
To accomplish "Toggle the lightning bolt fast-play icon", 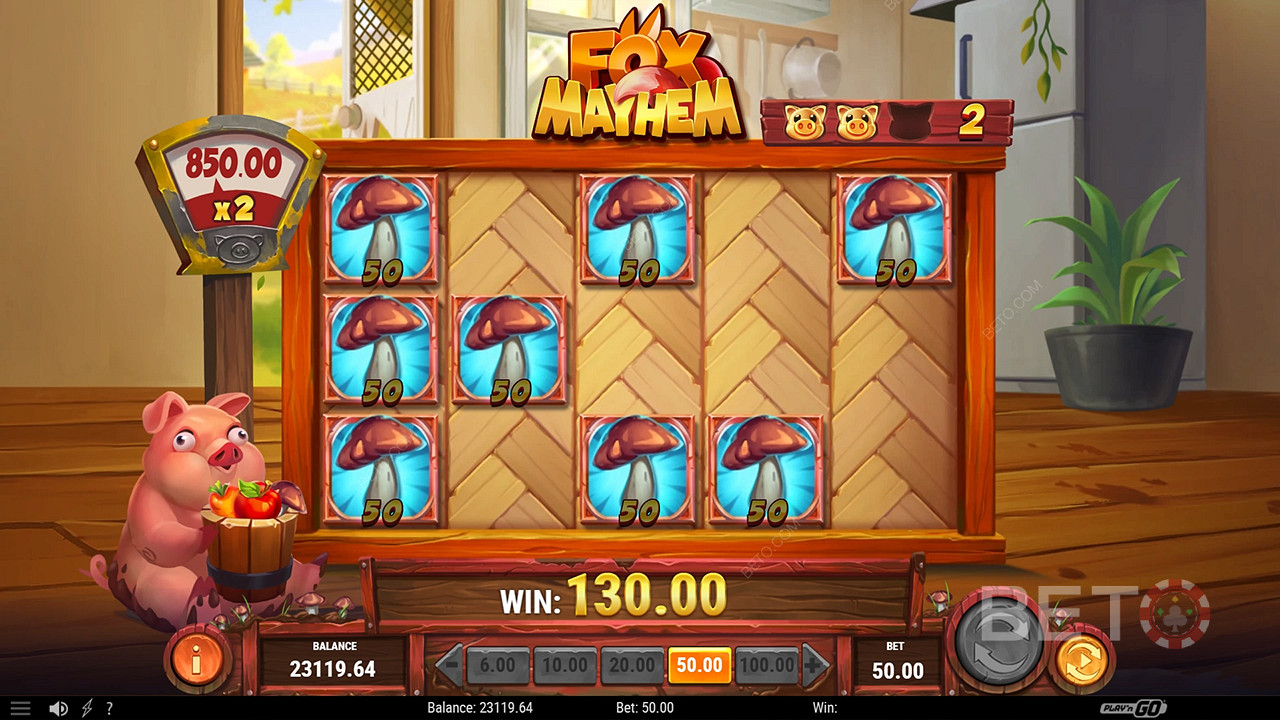I will coord(87,708).
